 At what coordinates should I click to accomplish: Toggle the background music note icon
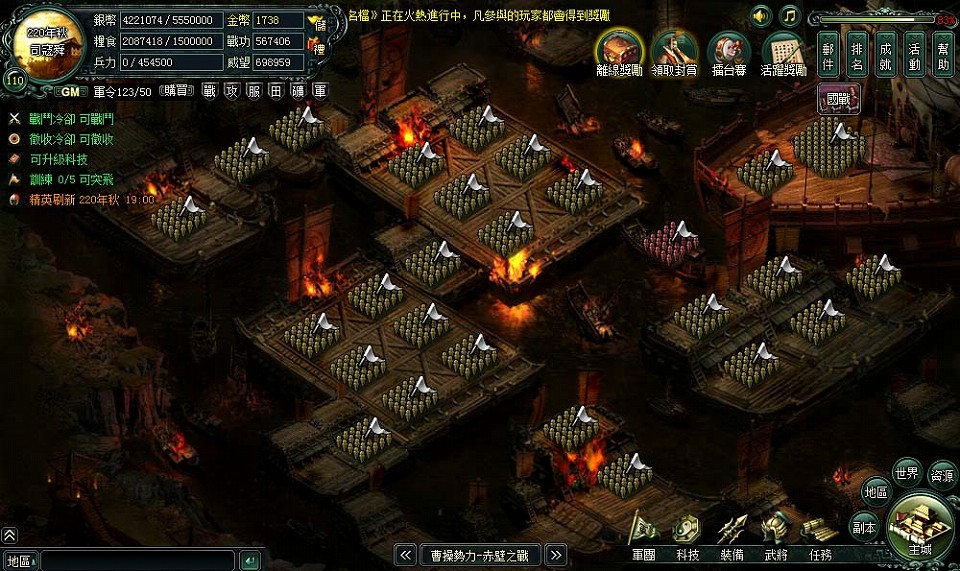[x=790, y=16]
